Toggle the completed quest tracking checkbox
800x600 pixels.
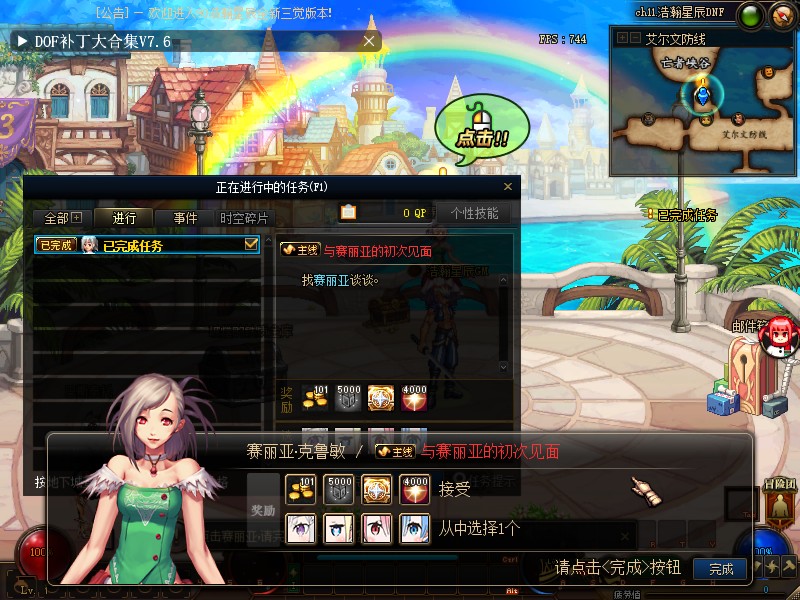tap(251, 244)
